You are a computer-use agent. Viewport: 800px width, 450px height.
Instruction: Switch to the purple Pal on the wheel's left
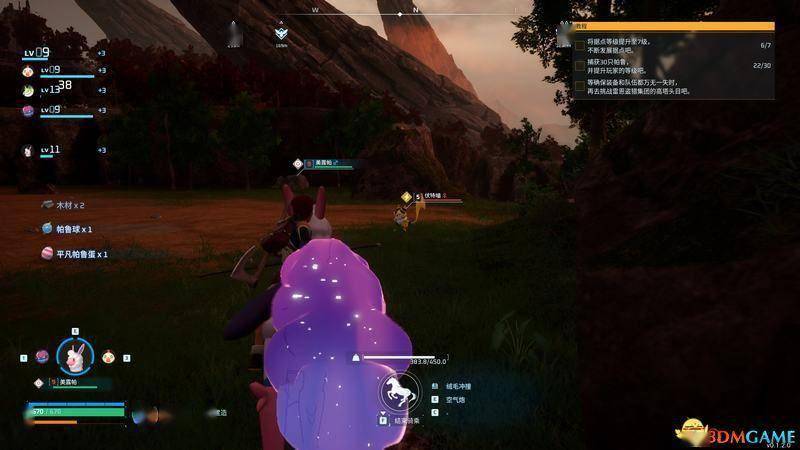tap(41, 356)
